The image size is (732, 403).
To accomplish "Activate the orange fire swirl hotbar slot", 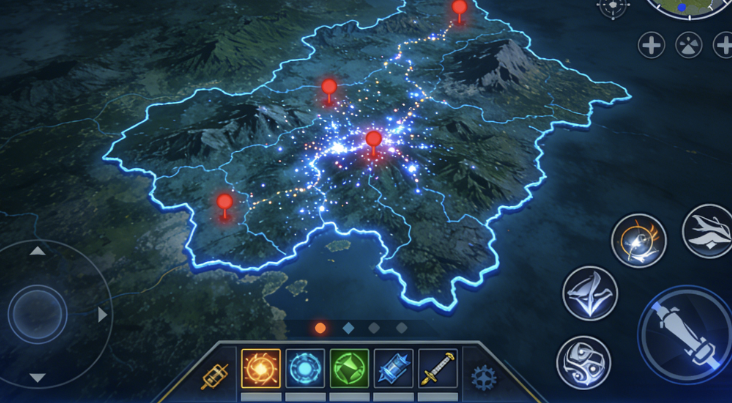I will pos(260,369).
